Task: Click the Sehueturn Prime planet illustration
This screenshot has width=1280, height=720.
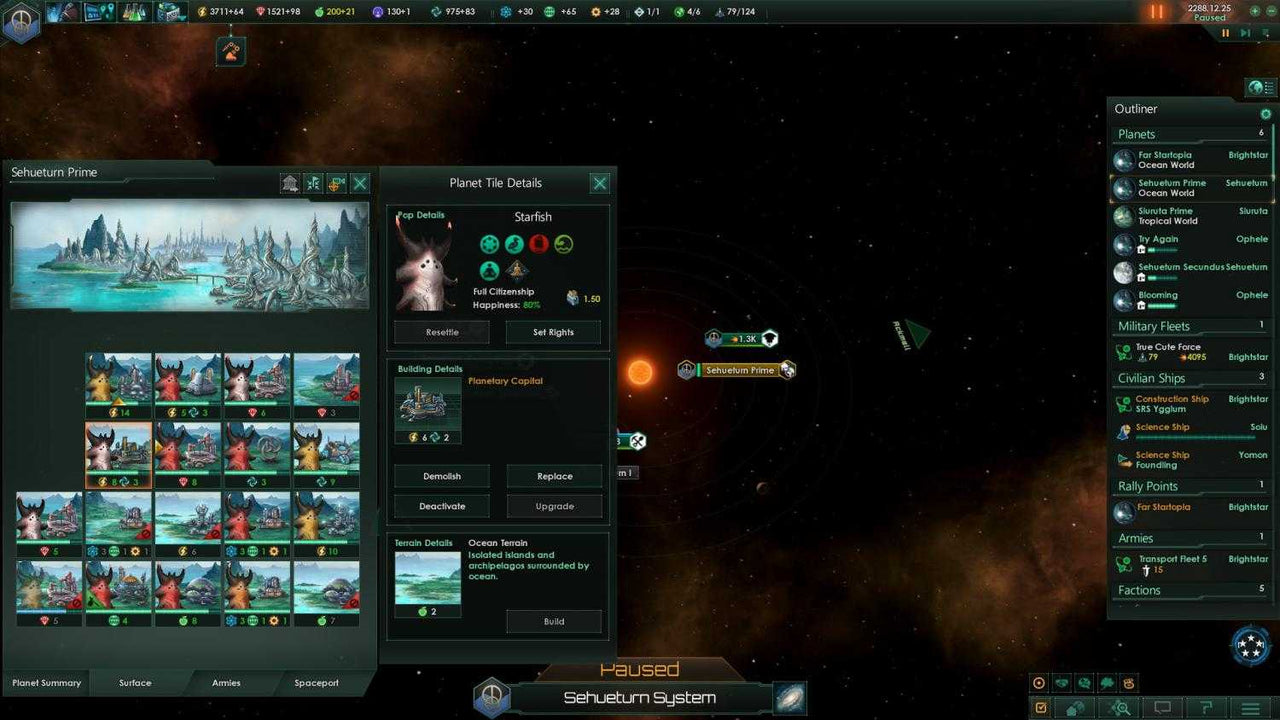Action: click(x=190, y=255)
